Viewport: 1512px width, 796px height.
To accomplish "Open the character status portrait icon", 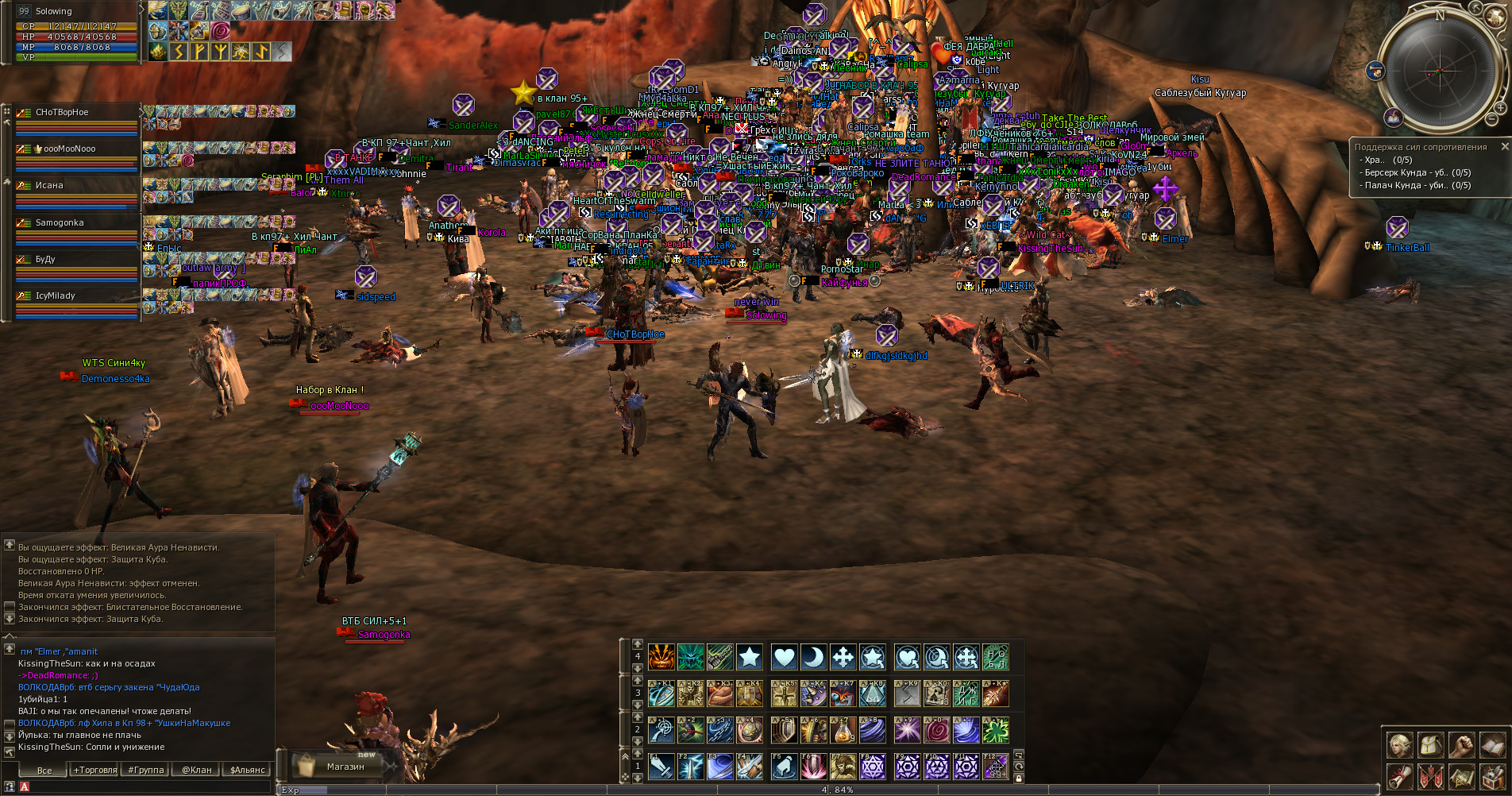I will coord(1399,745).
